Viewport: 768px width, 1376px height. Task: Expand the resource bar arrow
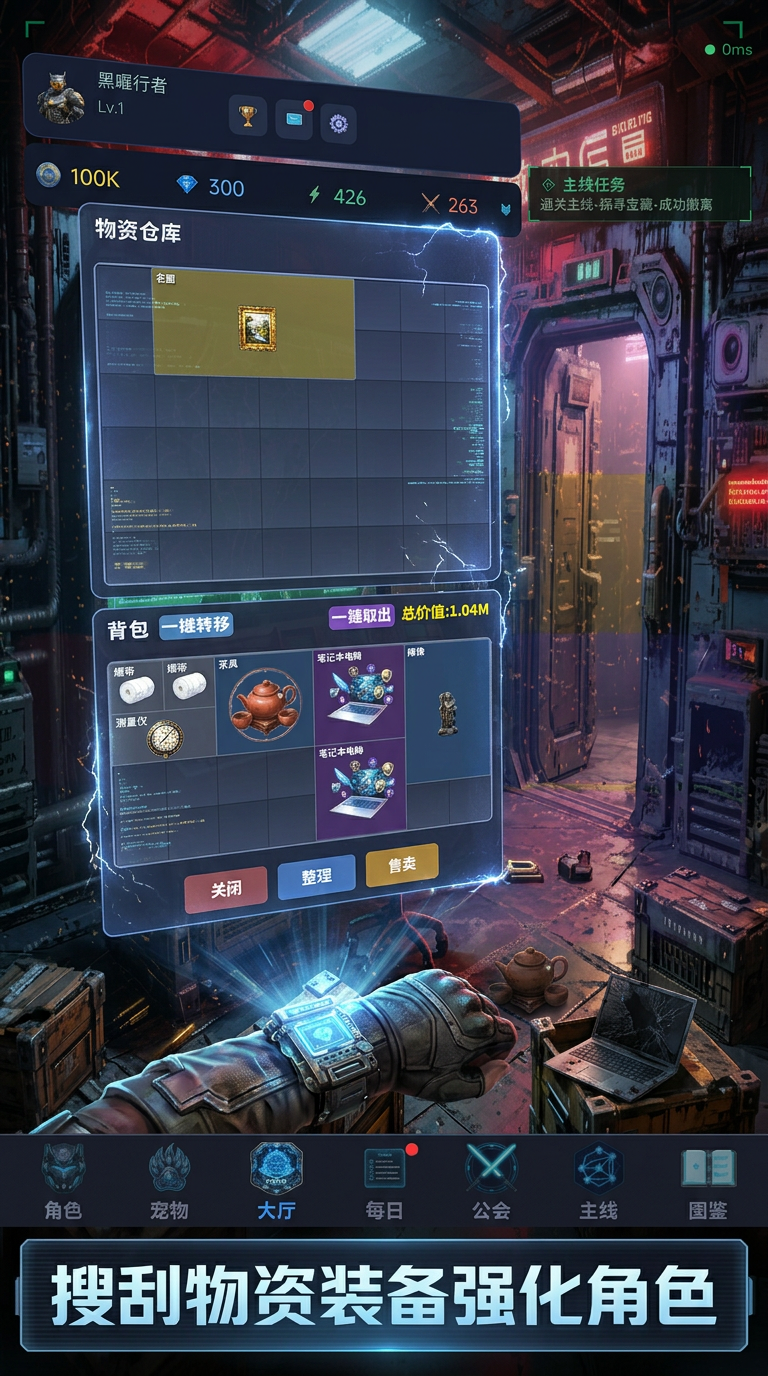[x=506, y=209]
